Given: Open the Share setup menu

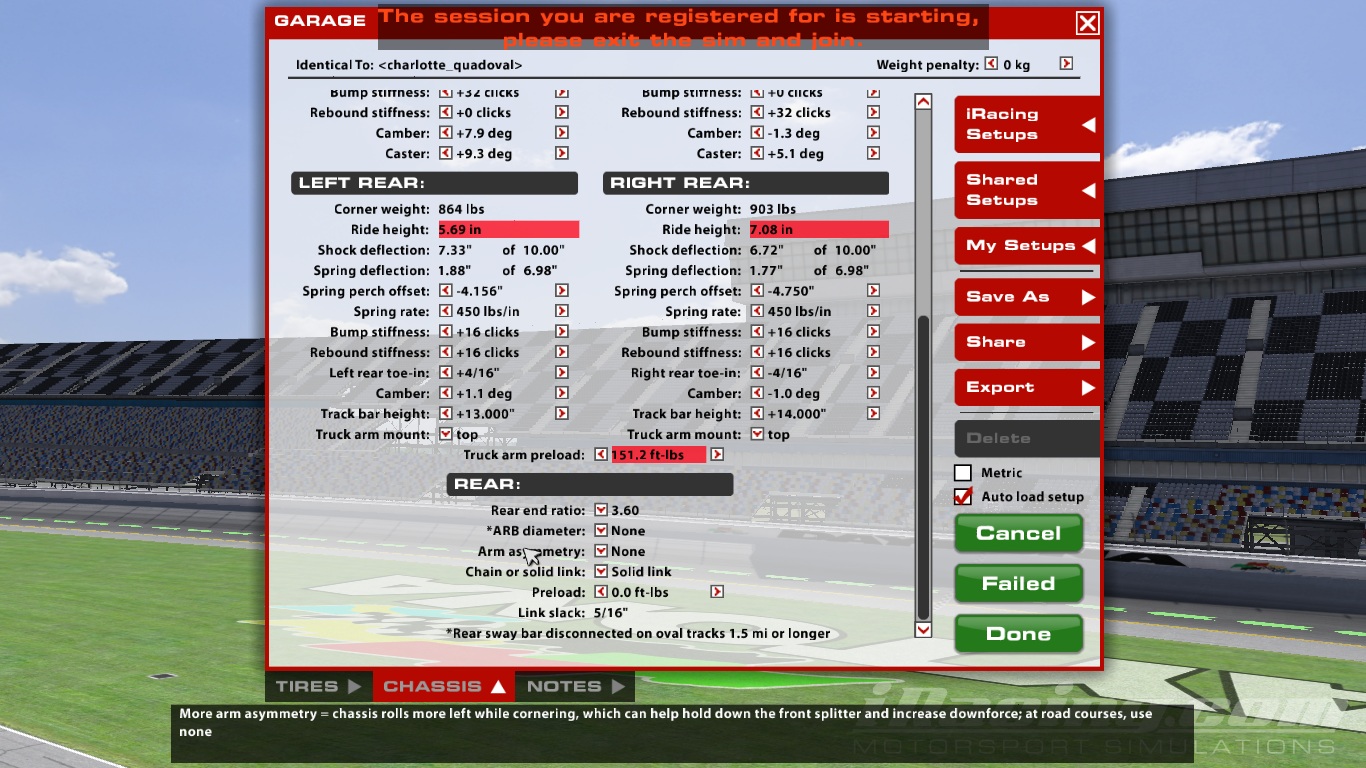Looking at the screenshot, I should pos(1027,342).
